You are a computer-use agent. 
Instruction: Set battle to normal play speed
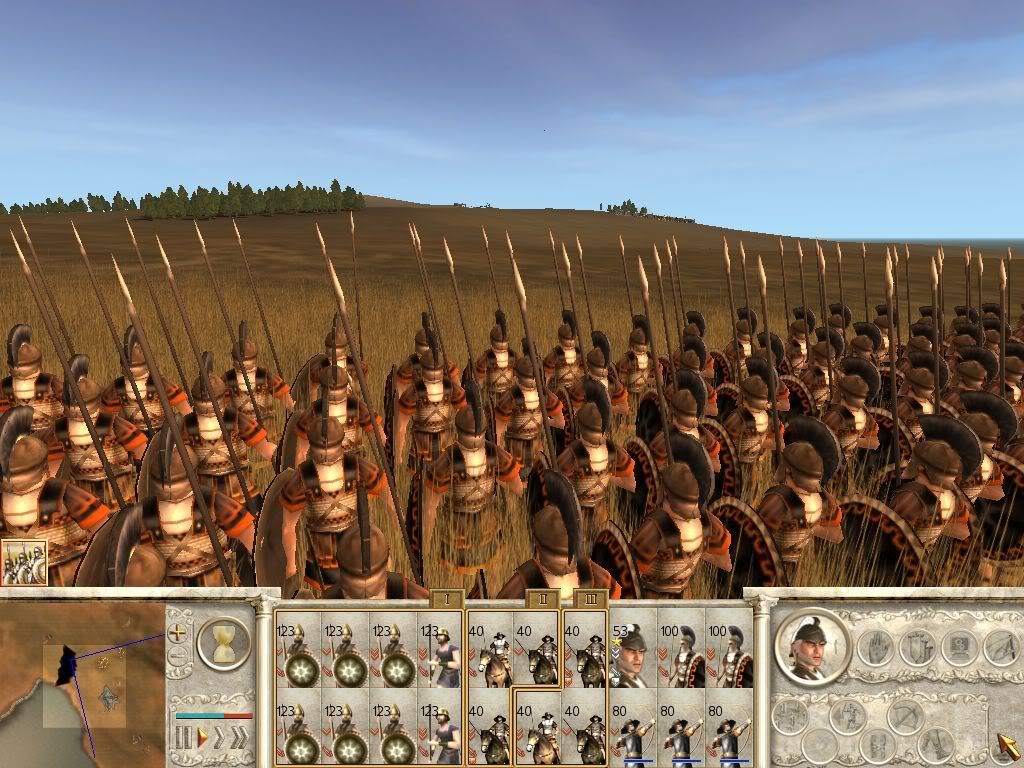(201, 739)
